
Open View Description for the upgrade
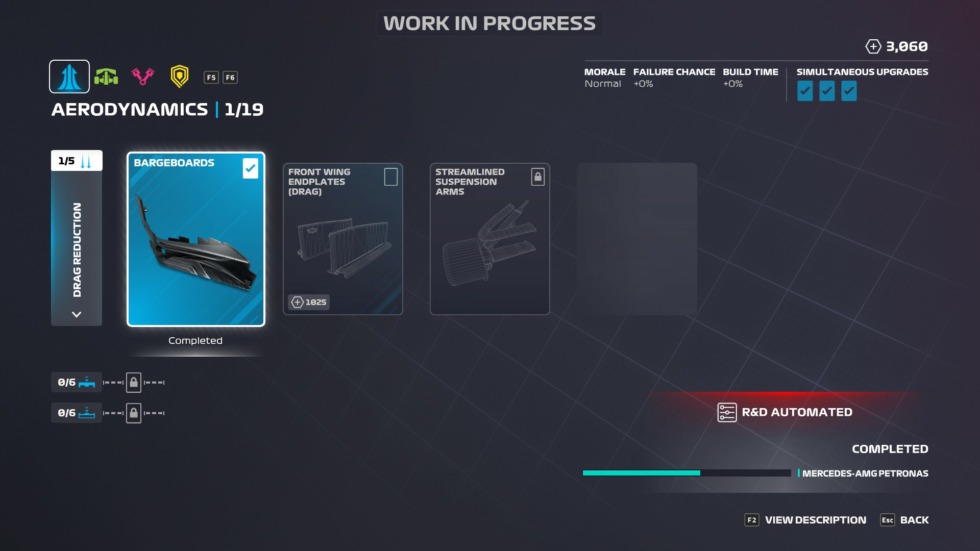[x=806, y=520]
